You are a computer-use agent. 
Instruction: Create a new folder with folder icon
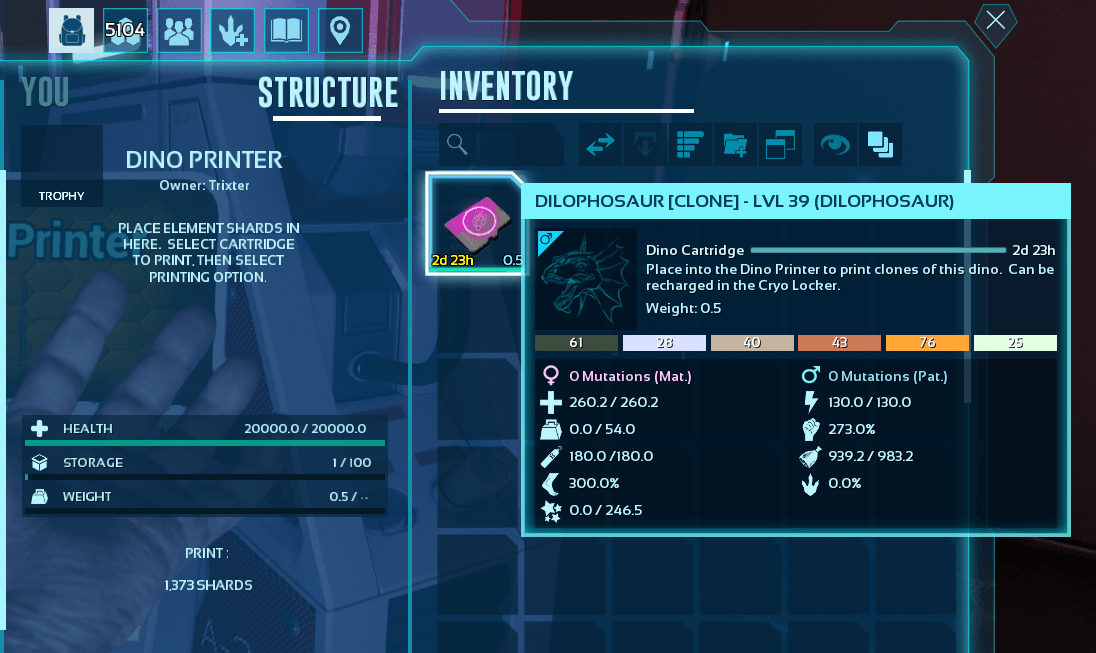point(735,144)
